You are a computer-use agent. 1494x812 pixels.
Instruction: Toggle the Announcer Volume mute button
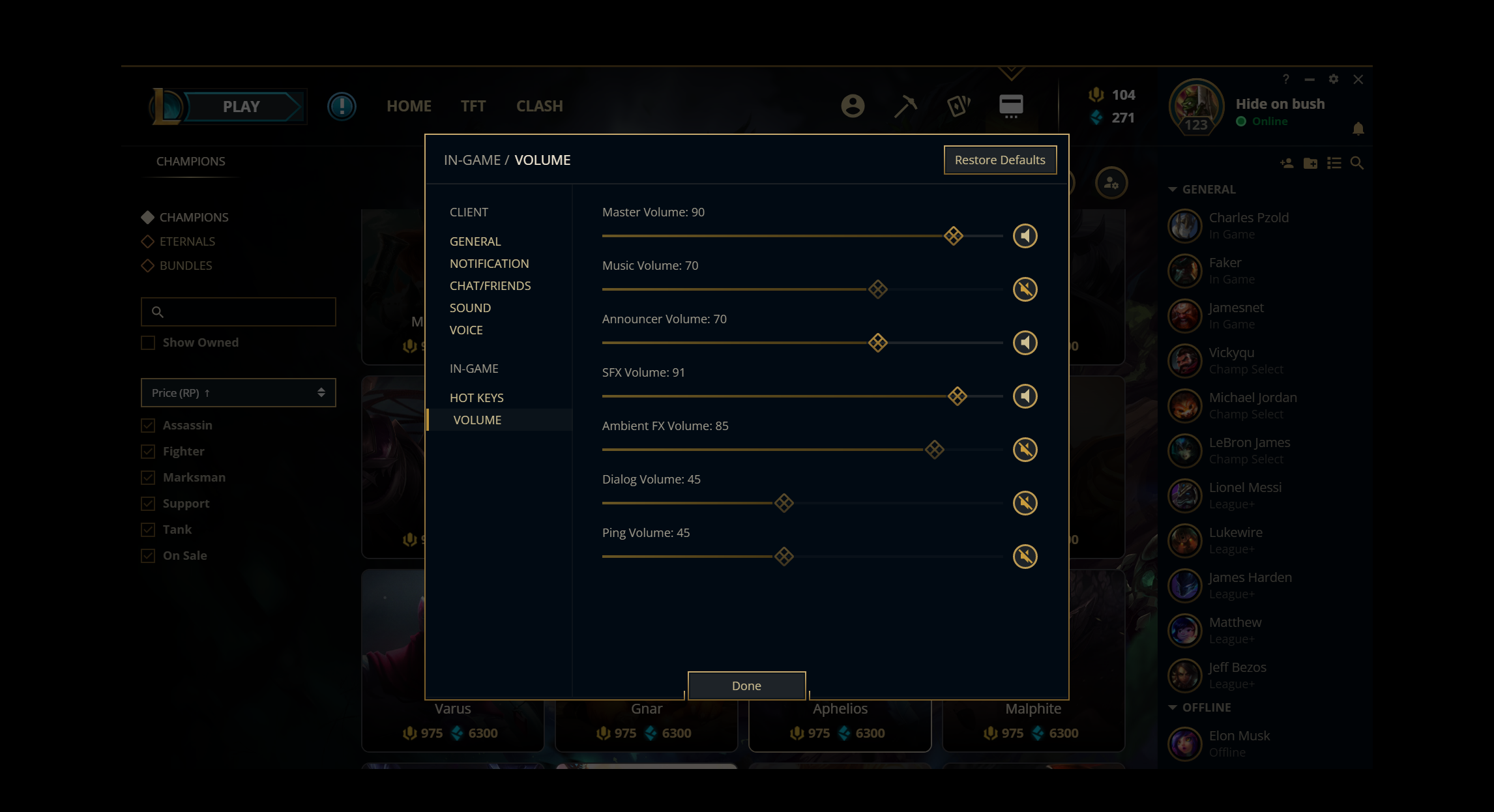(1025, 343)
